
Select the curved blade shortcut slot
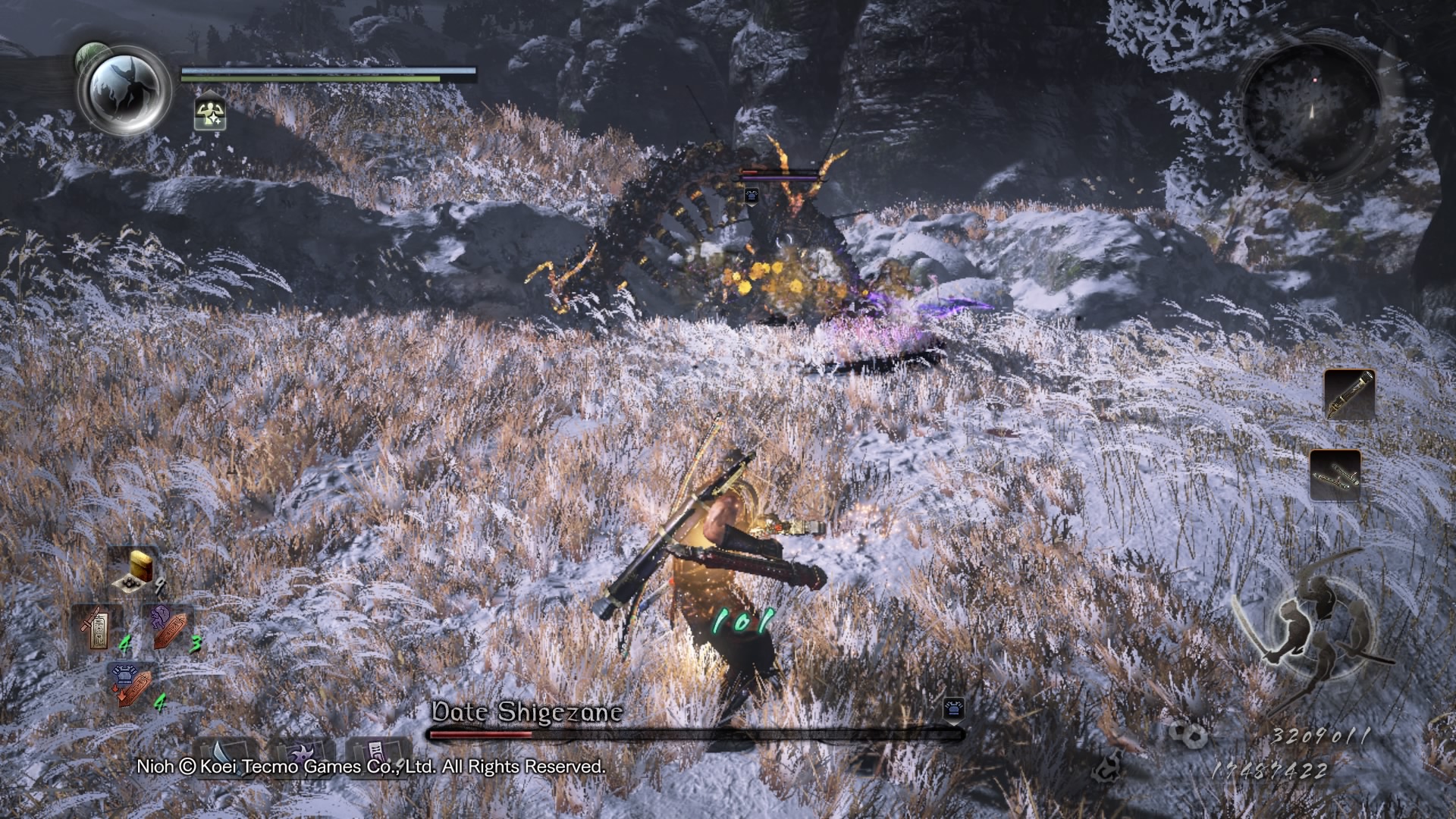224,755
